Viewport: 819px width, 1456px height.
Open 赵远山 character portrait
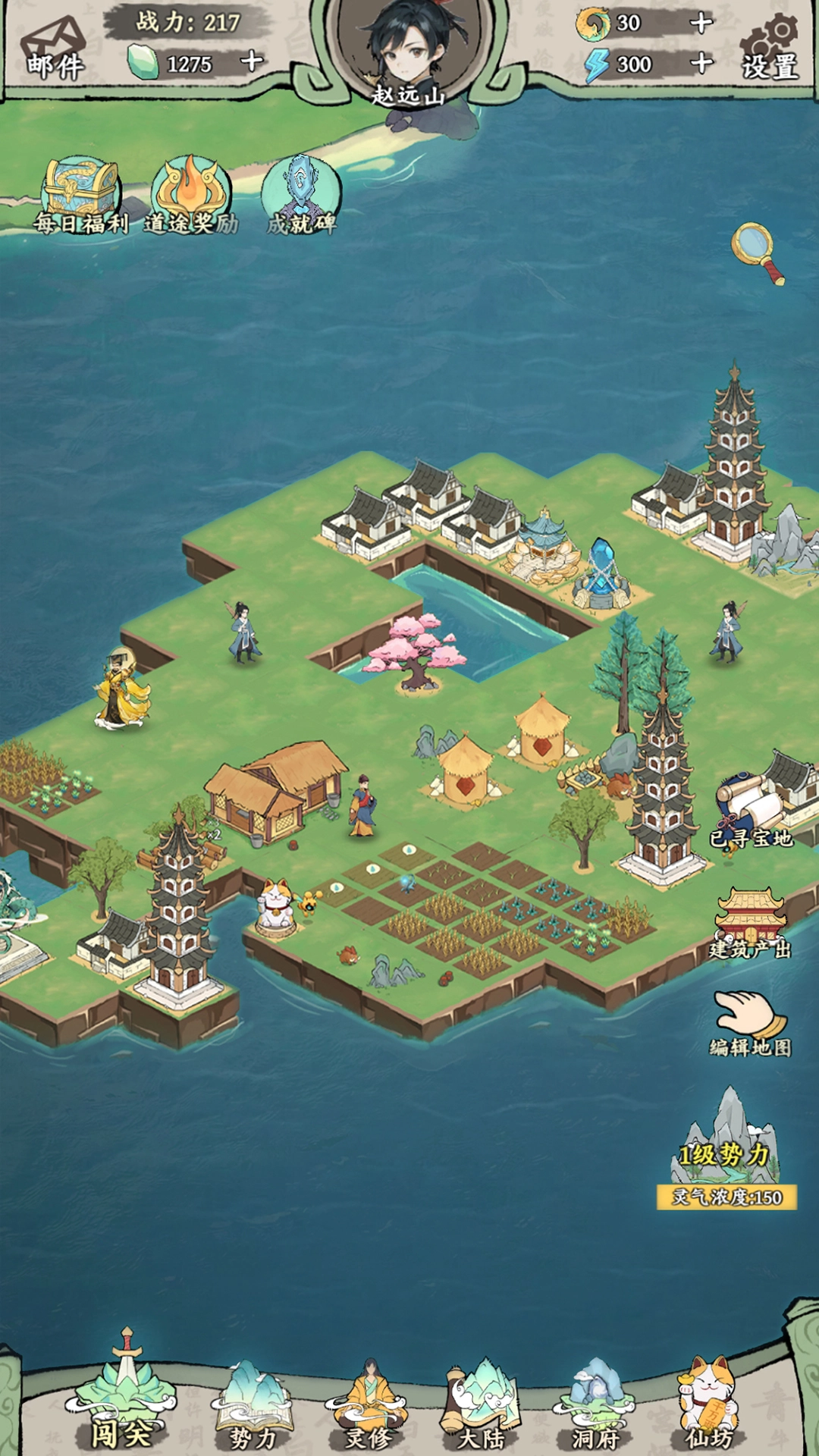tap(408, 49)
